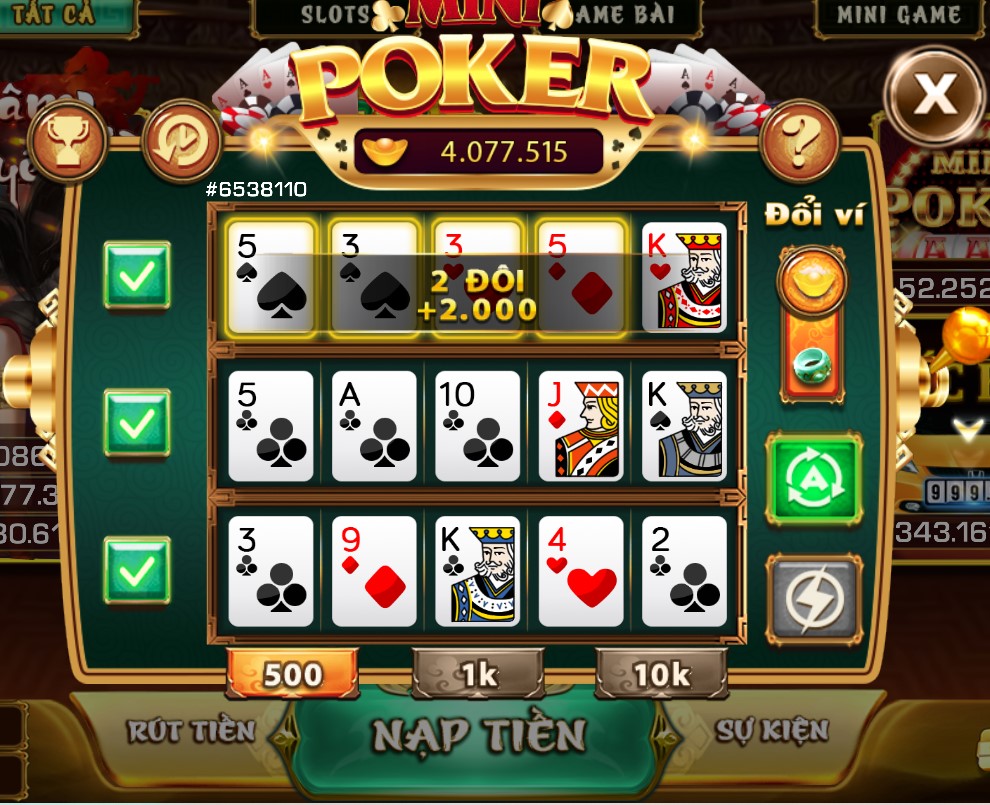Open the trophy leaderboard
This screenshot has width=990, height=805.
68,143
